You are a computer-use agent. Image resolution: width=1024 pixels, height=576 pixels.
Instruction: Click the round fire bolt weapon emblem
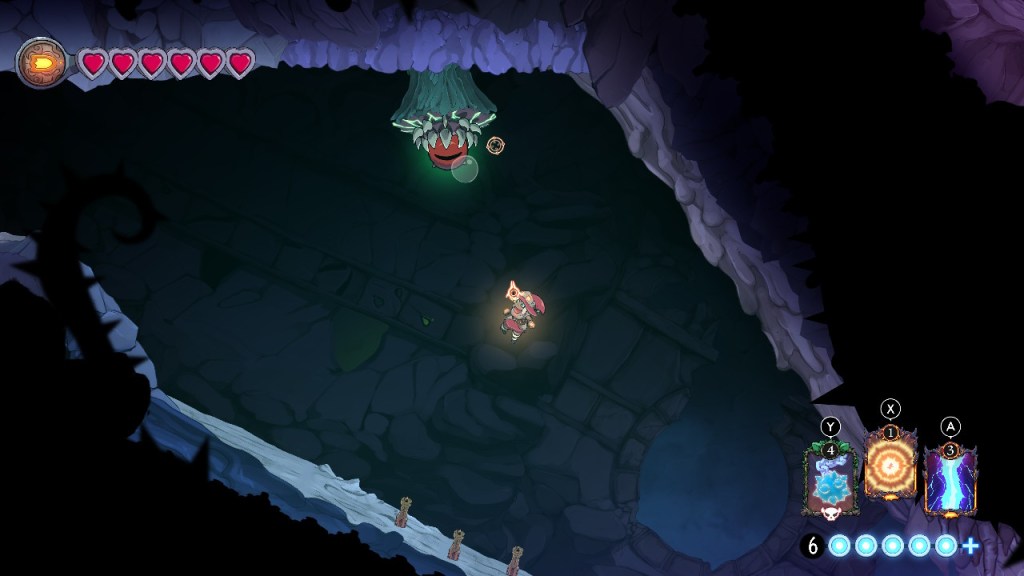coord(41,62)
